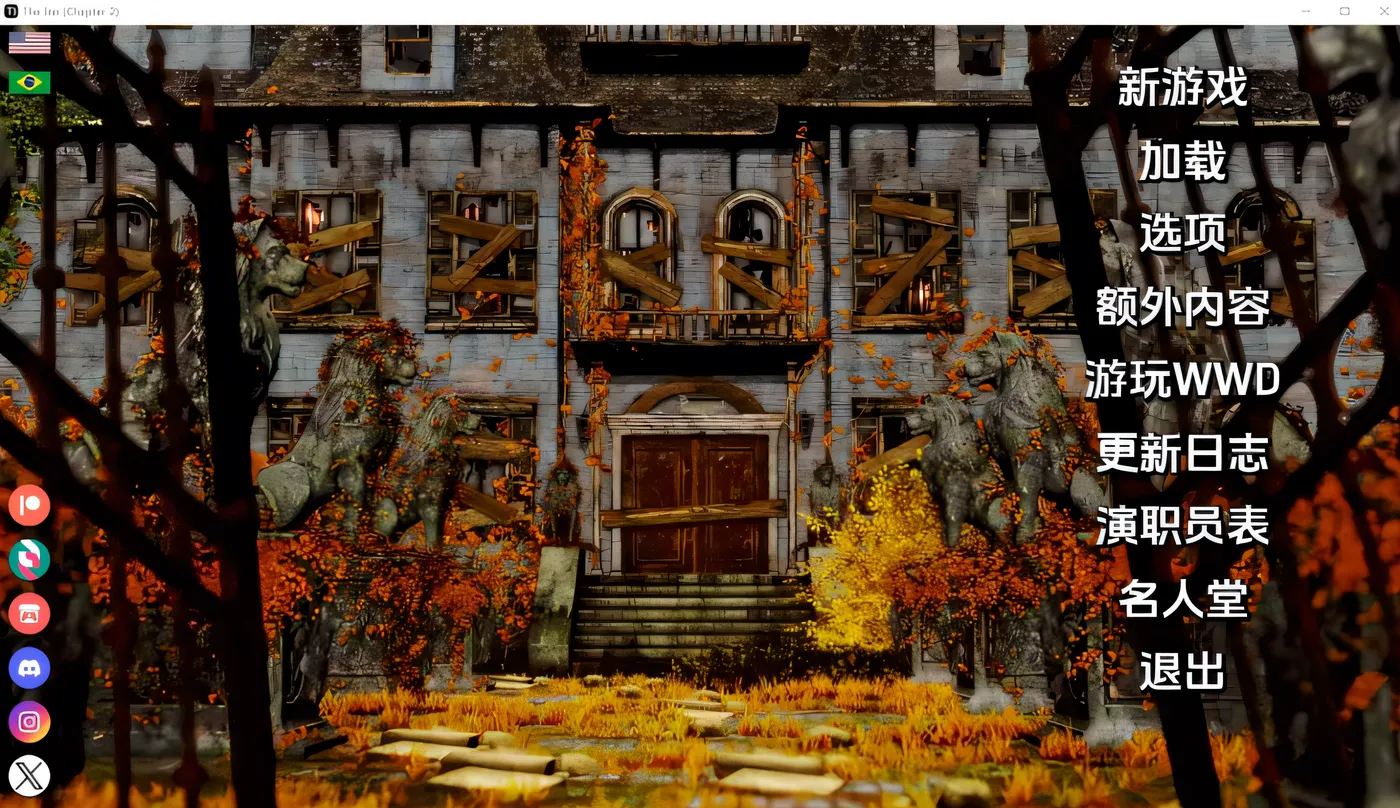
Task: Open the Patreon page icon
Action: pyautogui.click(x=29, y=505)
